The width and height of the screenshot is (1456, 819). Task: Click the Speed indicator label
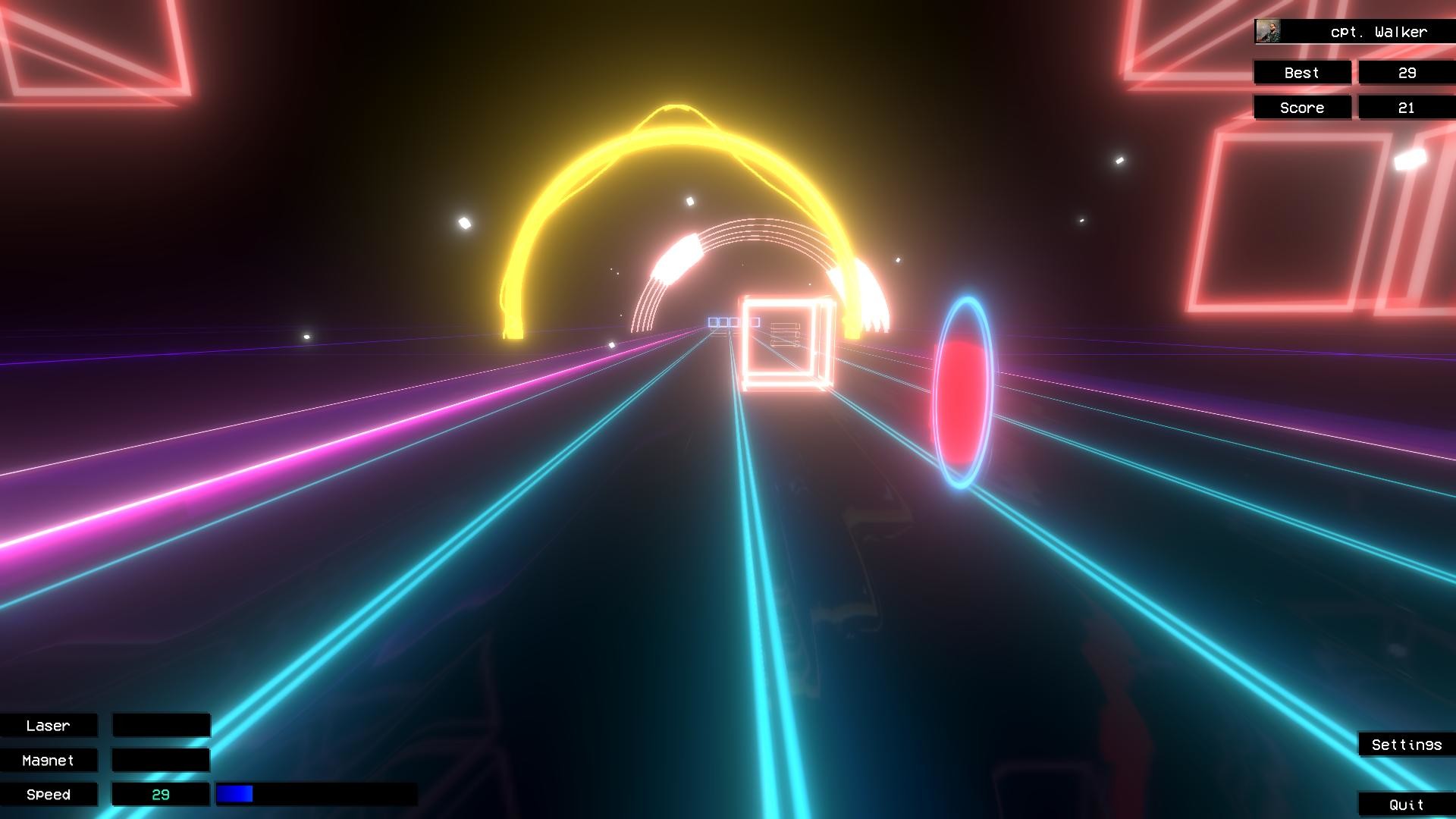click(49, 794)
